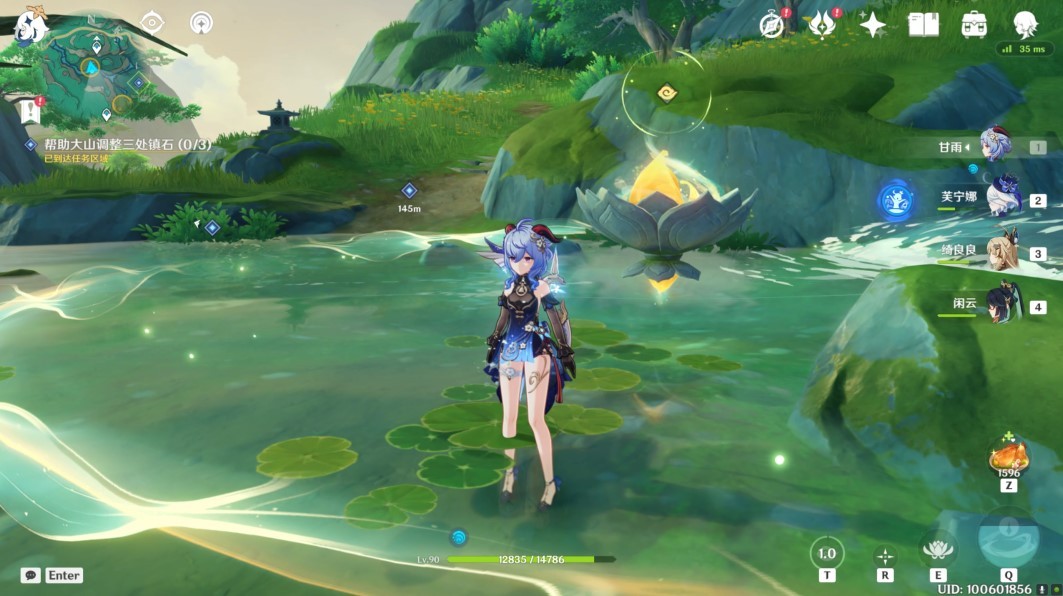This screenshot has width=1063, height=596.
Task: Switch to party member 闲云
Action: pyautogui.click(x=1001, y=304)
